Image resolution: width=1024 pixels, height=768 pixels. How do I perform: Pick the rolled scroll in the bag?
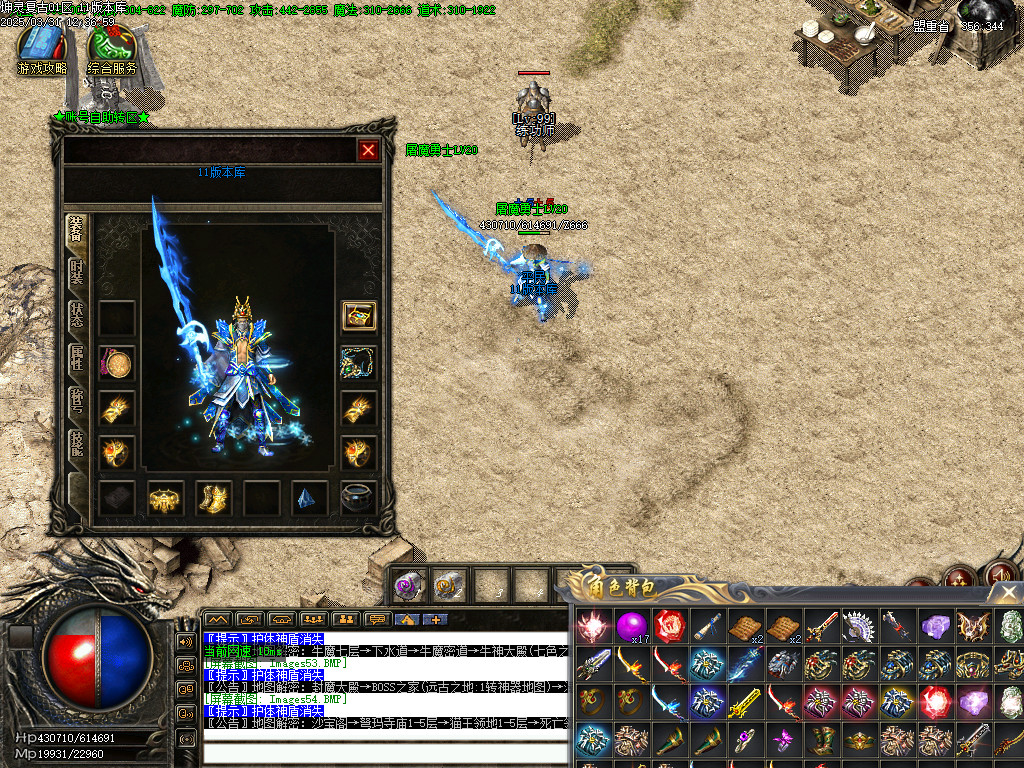tap(706, 627)
